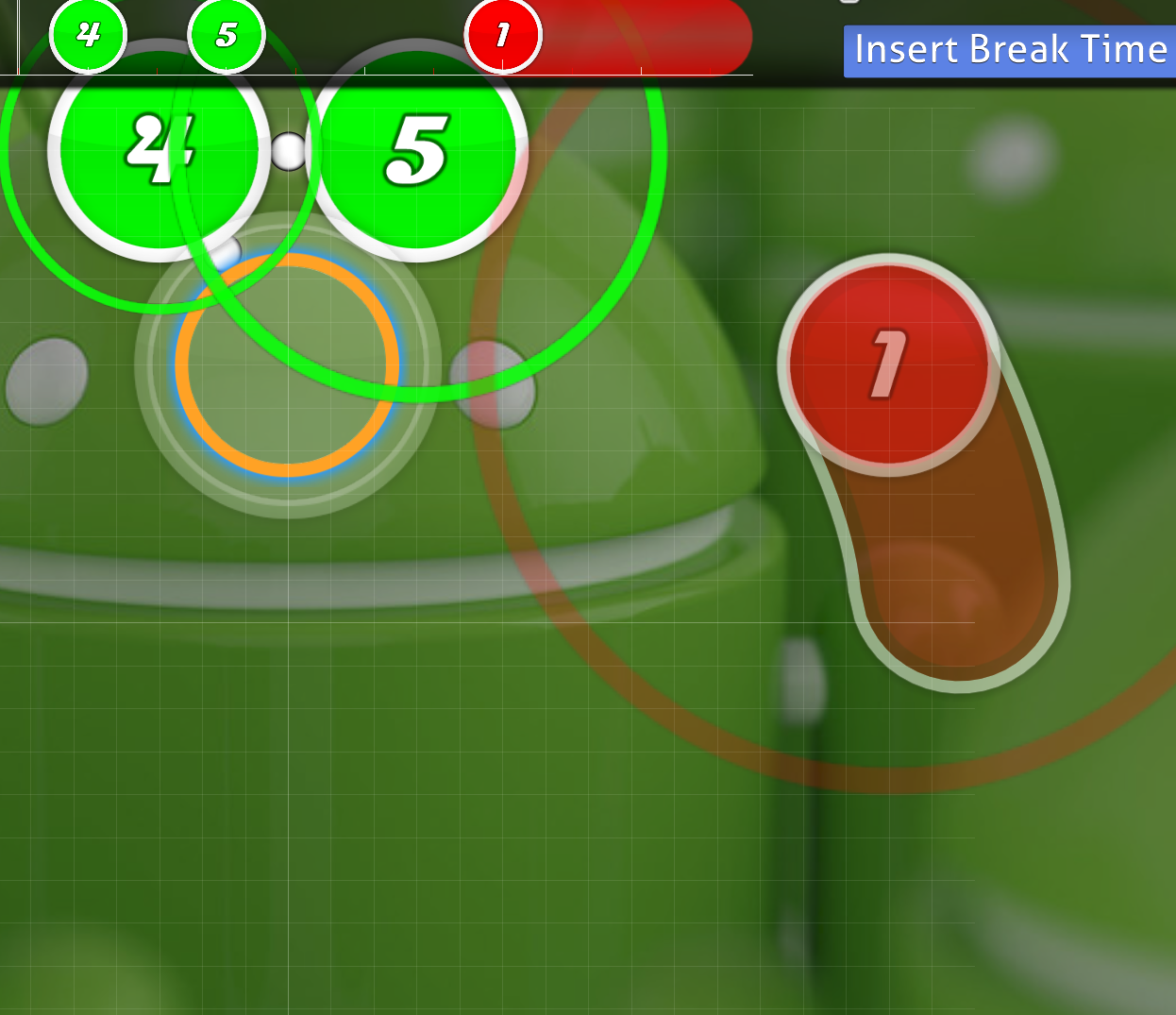The height and width of the screenshot is (1015, 1176).
Task: Pick the large green hit circle 4 on playfield
Action: click(x=160, y=151)
